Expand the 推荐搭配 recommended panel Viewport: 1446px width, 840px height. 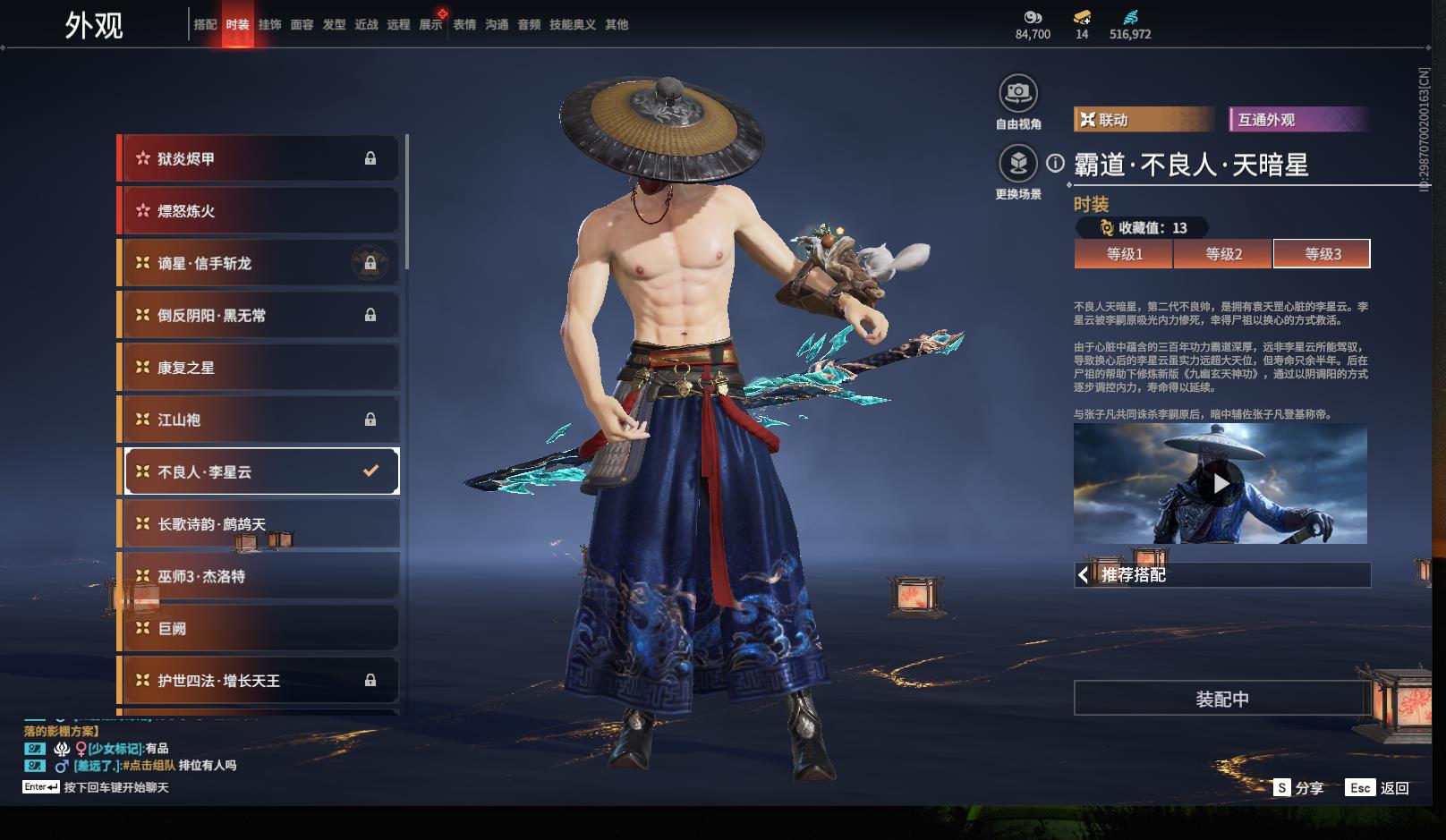click(x=1222, y=575)
